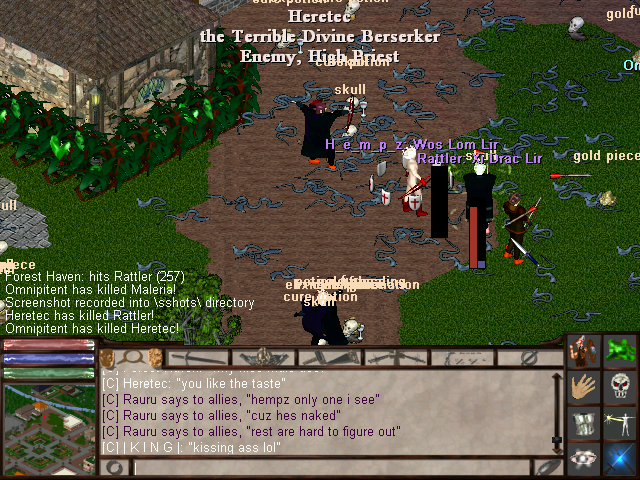Activate the glowing figure spell icon

coord(621,424)
